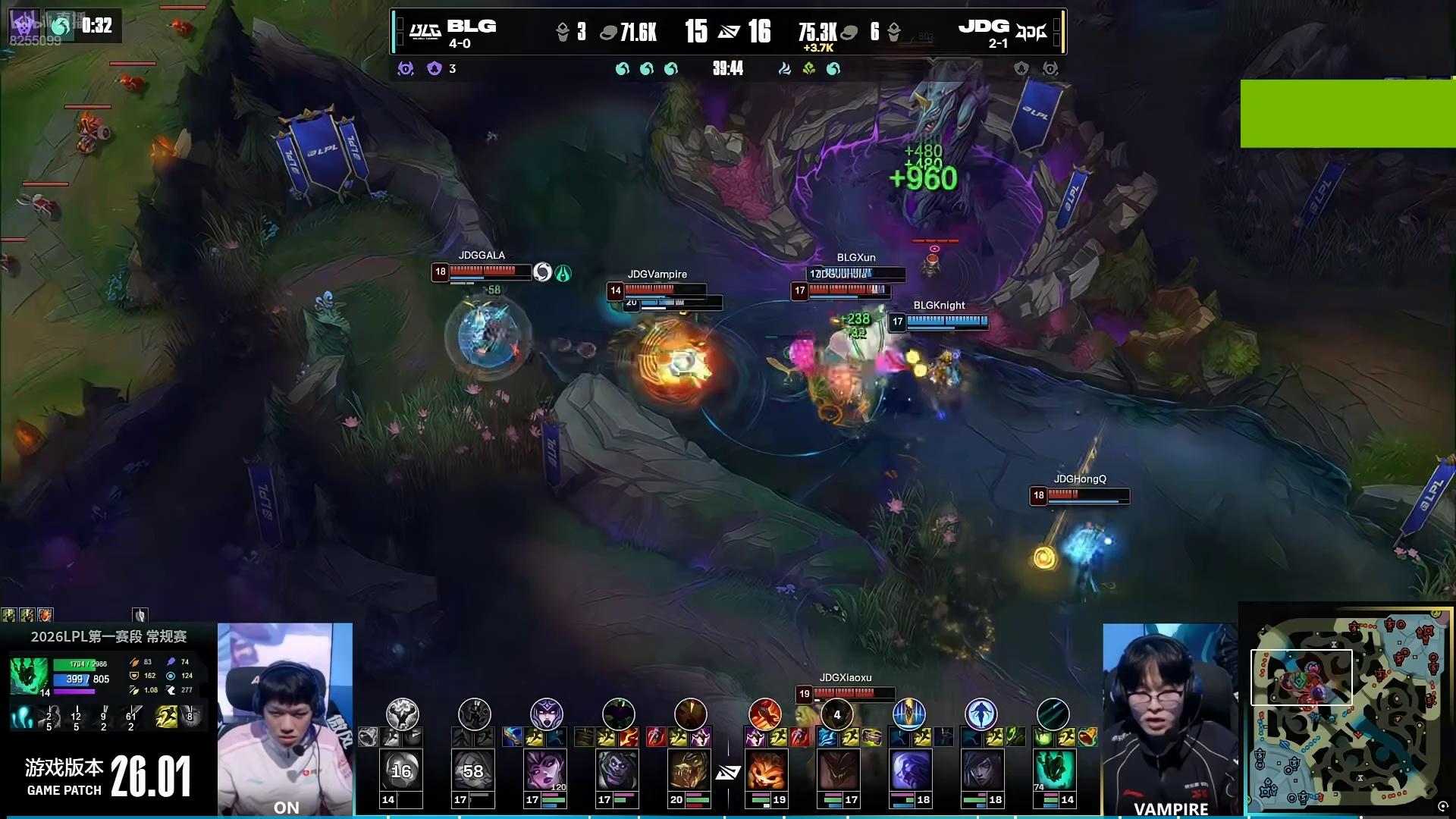
Task: Choose the level 20 golden champion portrait
Action: (689, 770)
